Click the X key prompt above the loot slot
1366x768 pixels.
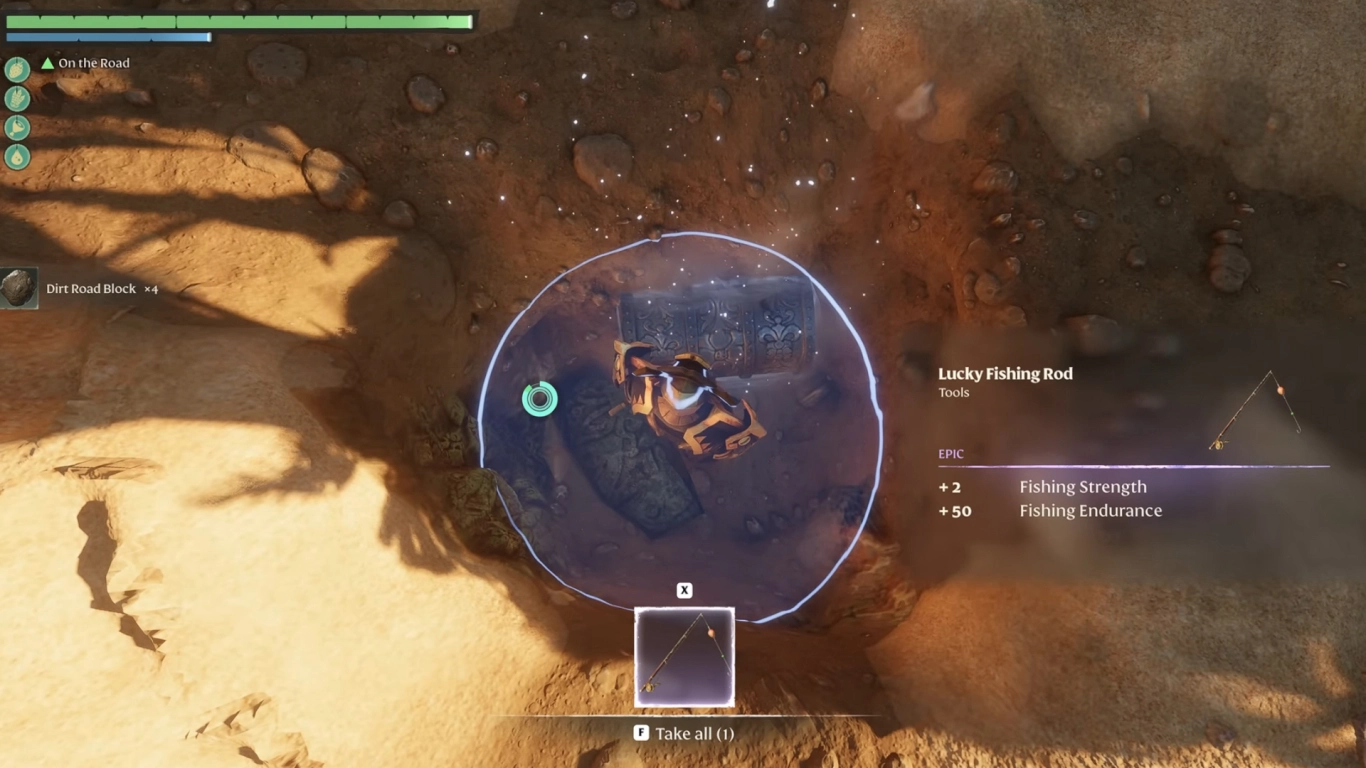pos(684,590)
